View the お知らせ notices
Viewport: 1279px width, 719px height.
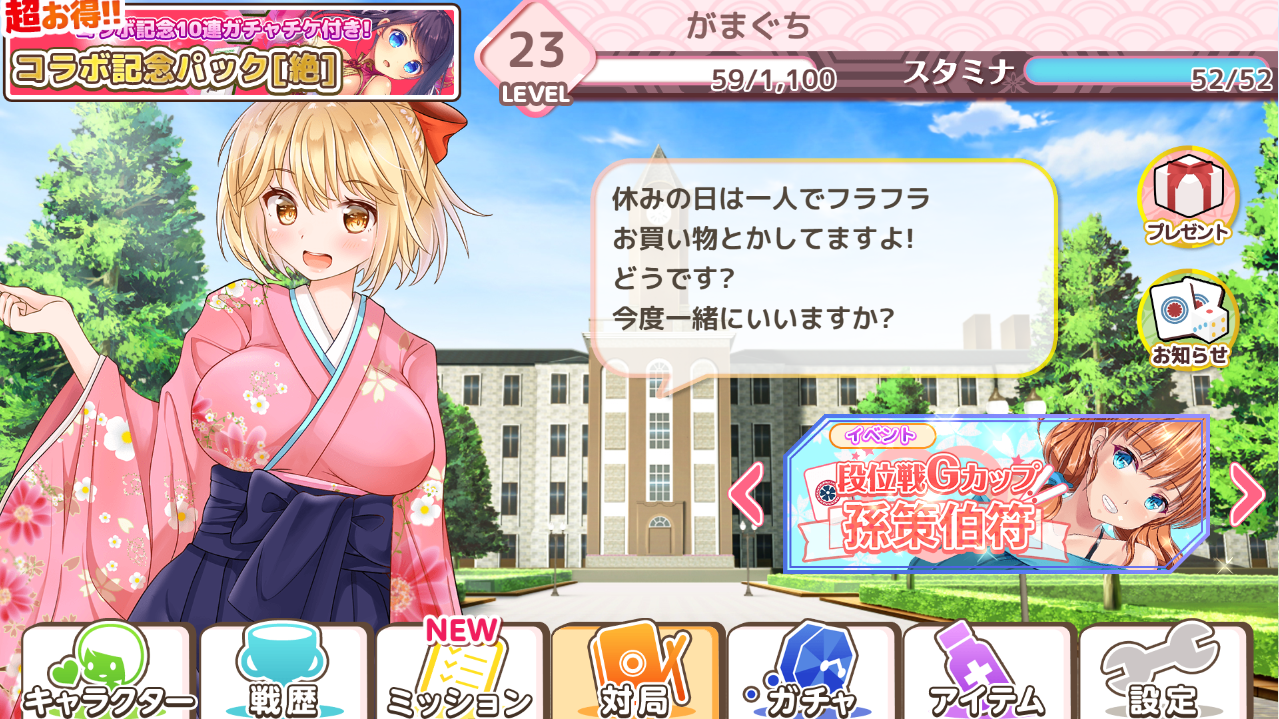pos(1188,320)
